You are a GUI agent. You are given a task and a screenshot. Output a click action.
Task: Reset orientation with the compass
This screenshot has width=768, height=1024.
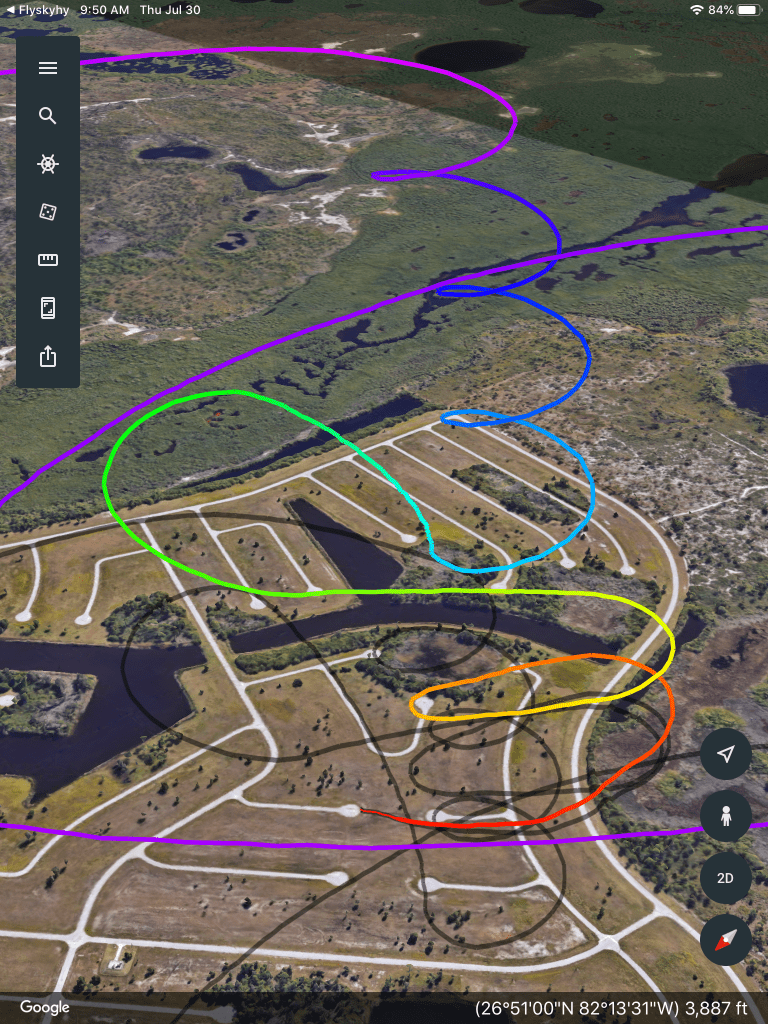[726, 940]
